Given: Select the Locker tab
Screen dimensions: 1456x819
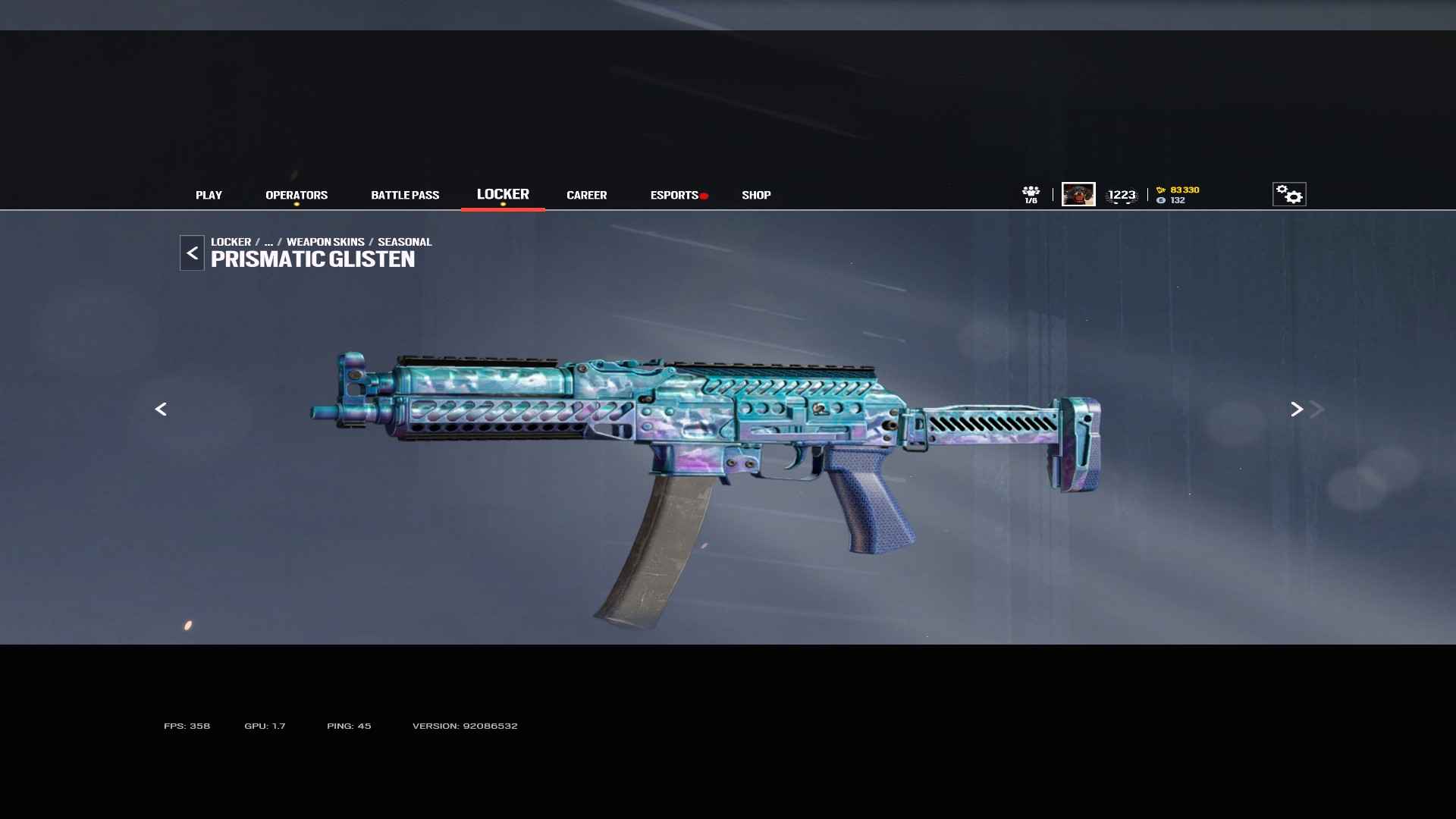Looking at the screenshot, I should (x=503, y=194).
